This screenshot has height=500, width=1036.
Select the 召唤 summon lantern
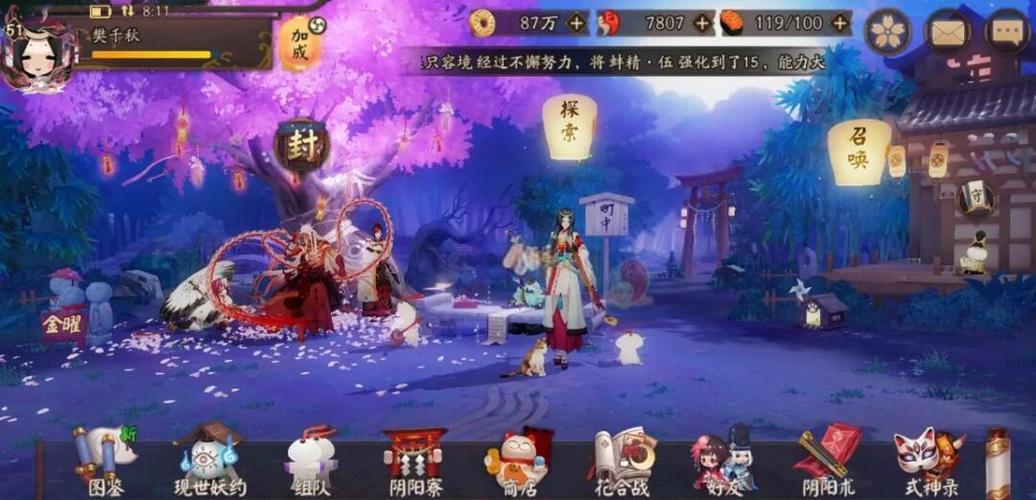pos(859,152)
